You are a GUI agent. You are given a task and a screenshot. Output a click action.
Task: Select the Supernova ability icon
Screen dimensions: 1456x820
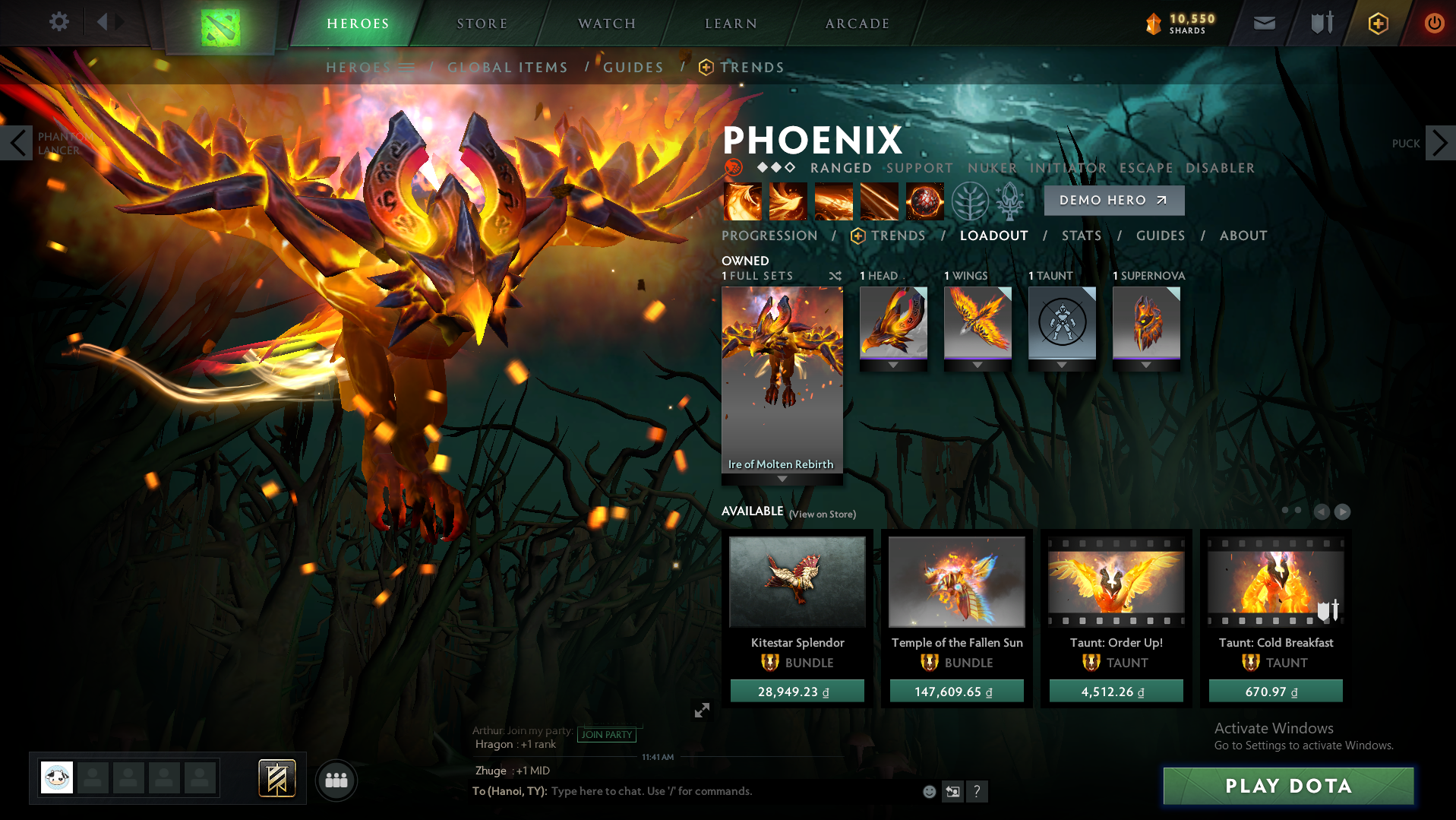coord(925,201)
